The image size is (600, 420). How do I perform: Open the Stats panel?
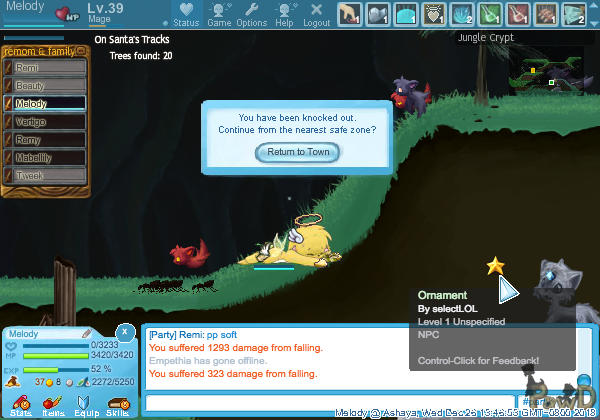(21, 405)
